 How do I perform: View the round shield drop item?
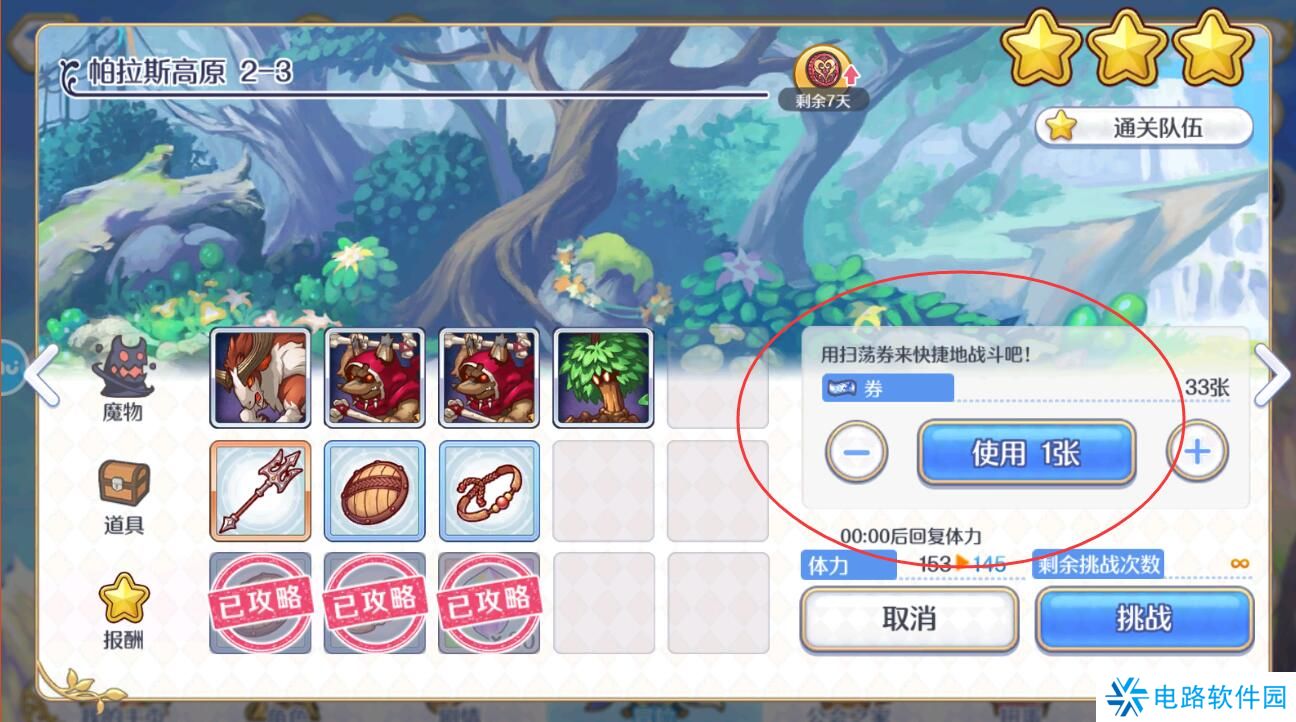pos(374,491)
